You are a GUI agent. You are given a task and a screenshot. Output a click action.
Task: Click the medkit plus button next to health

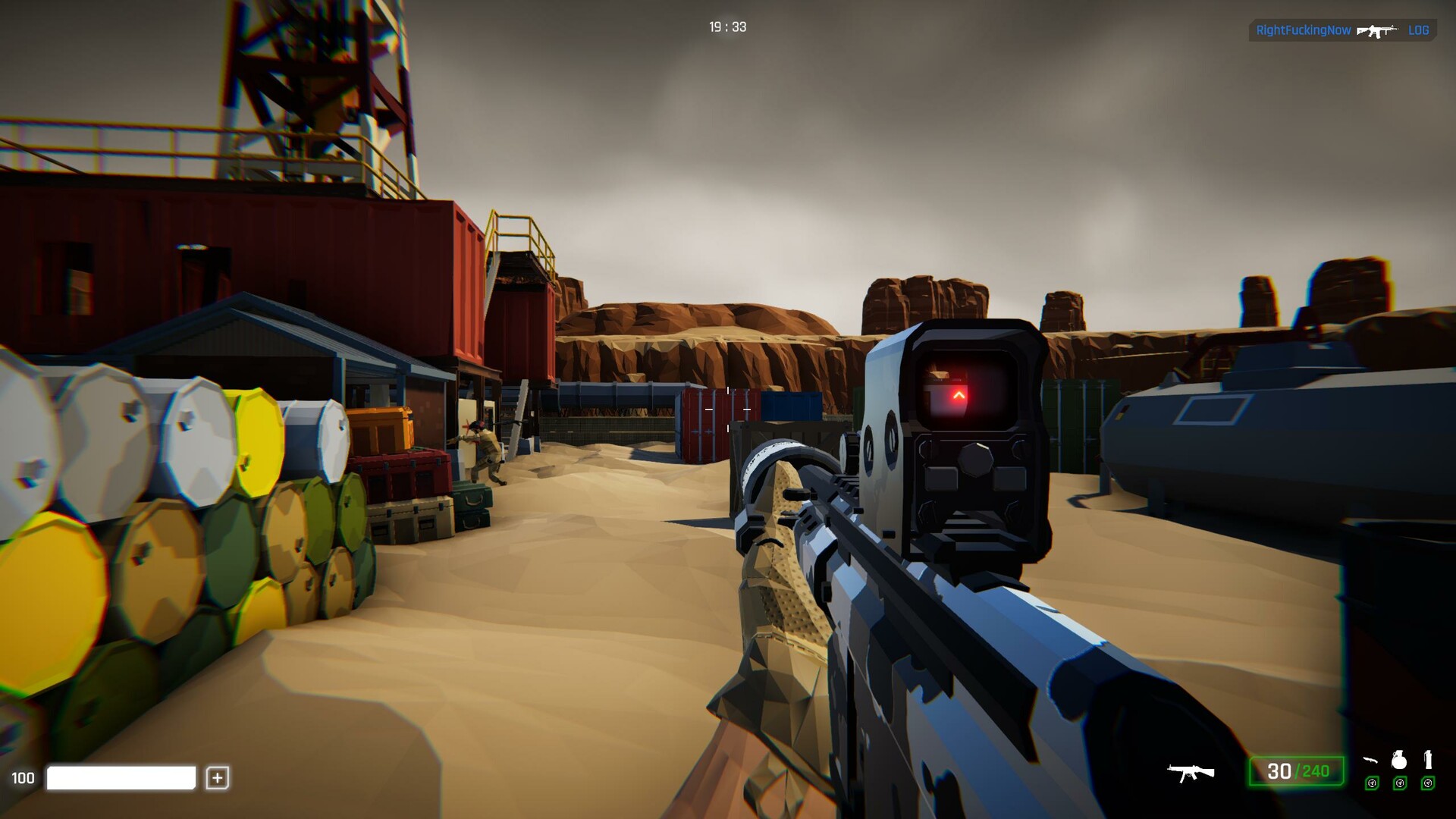(218, 778)
